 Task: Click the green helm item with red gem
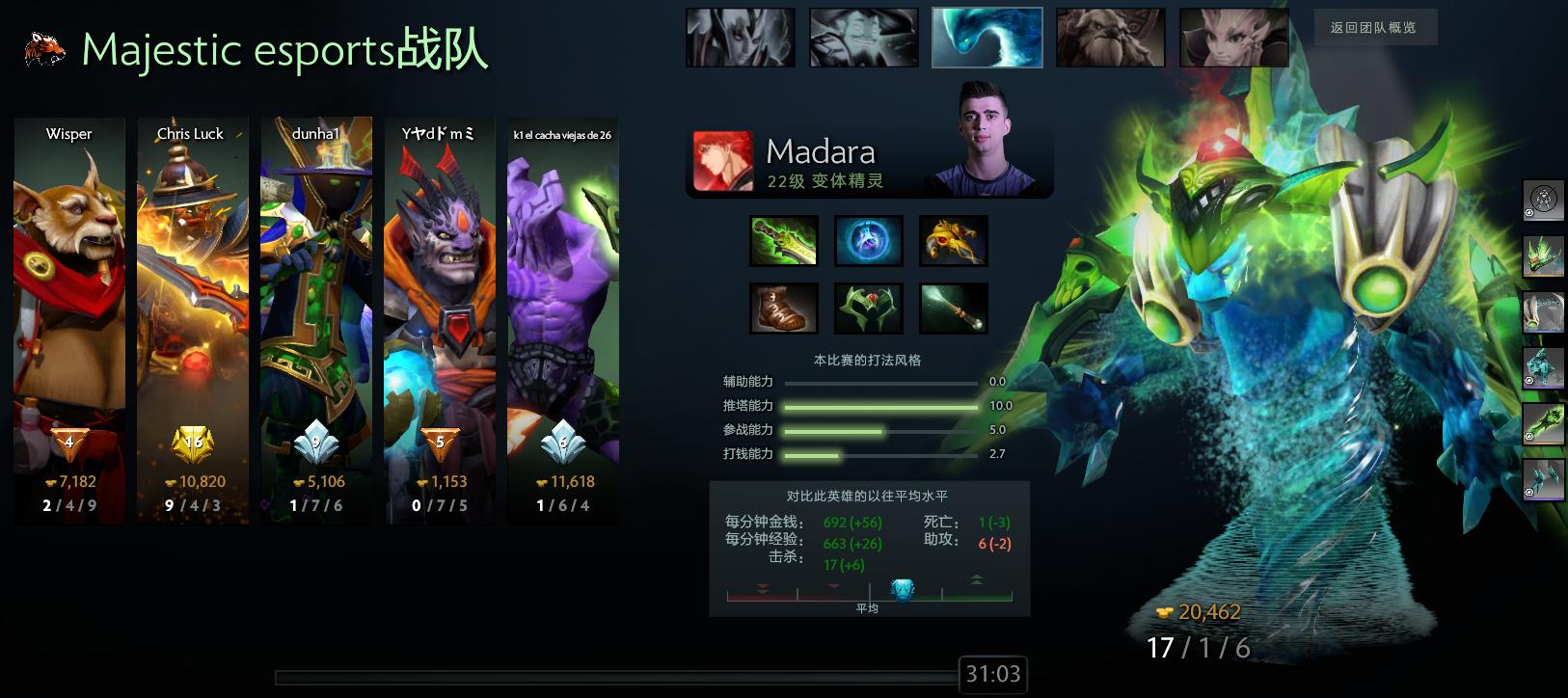pyautogui.click(x=868, y=308)
